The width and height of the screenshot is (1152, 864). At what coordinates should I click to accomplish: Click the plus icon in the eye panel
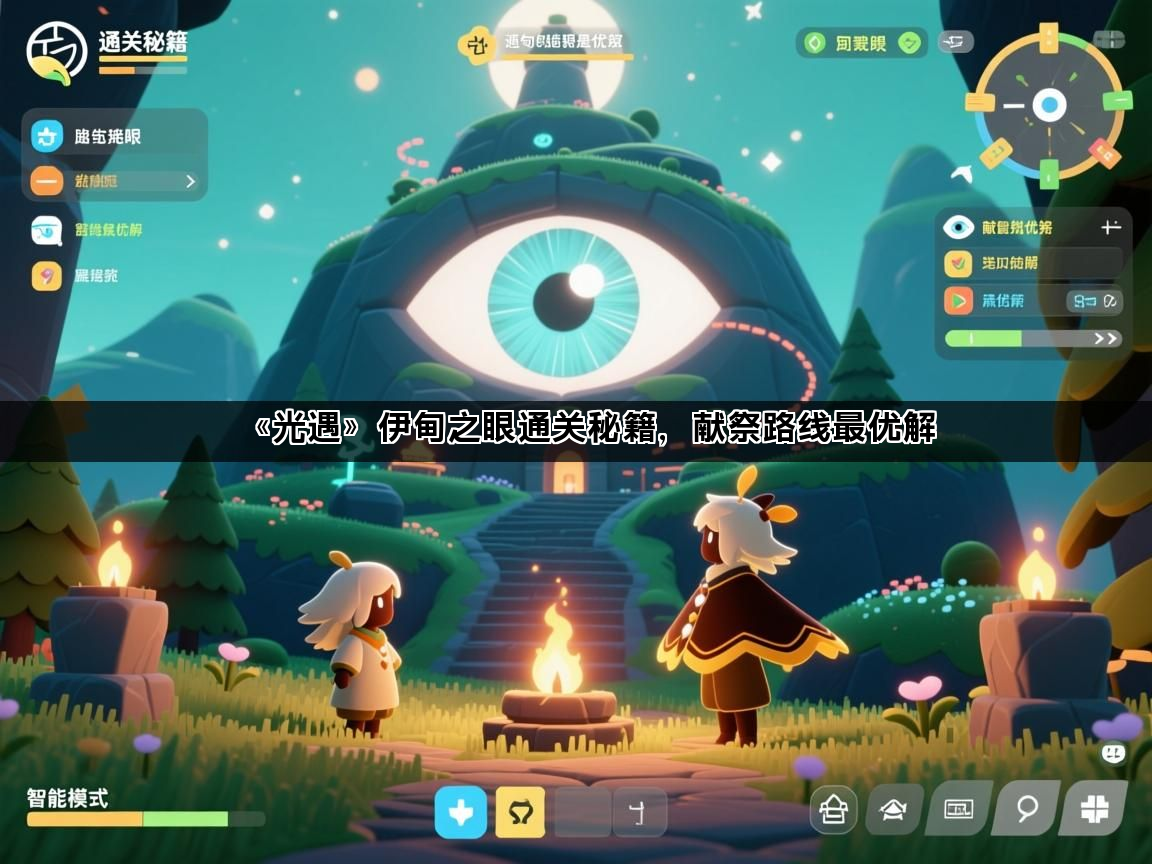tap(1110, 228)
